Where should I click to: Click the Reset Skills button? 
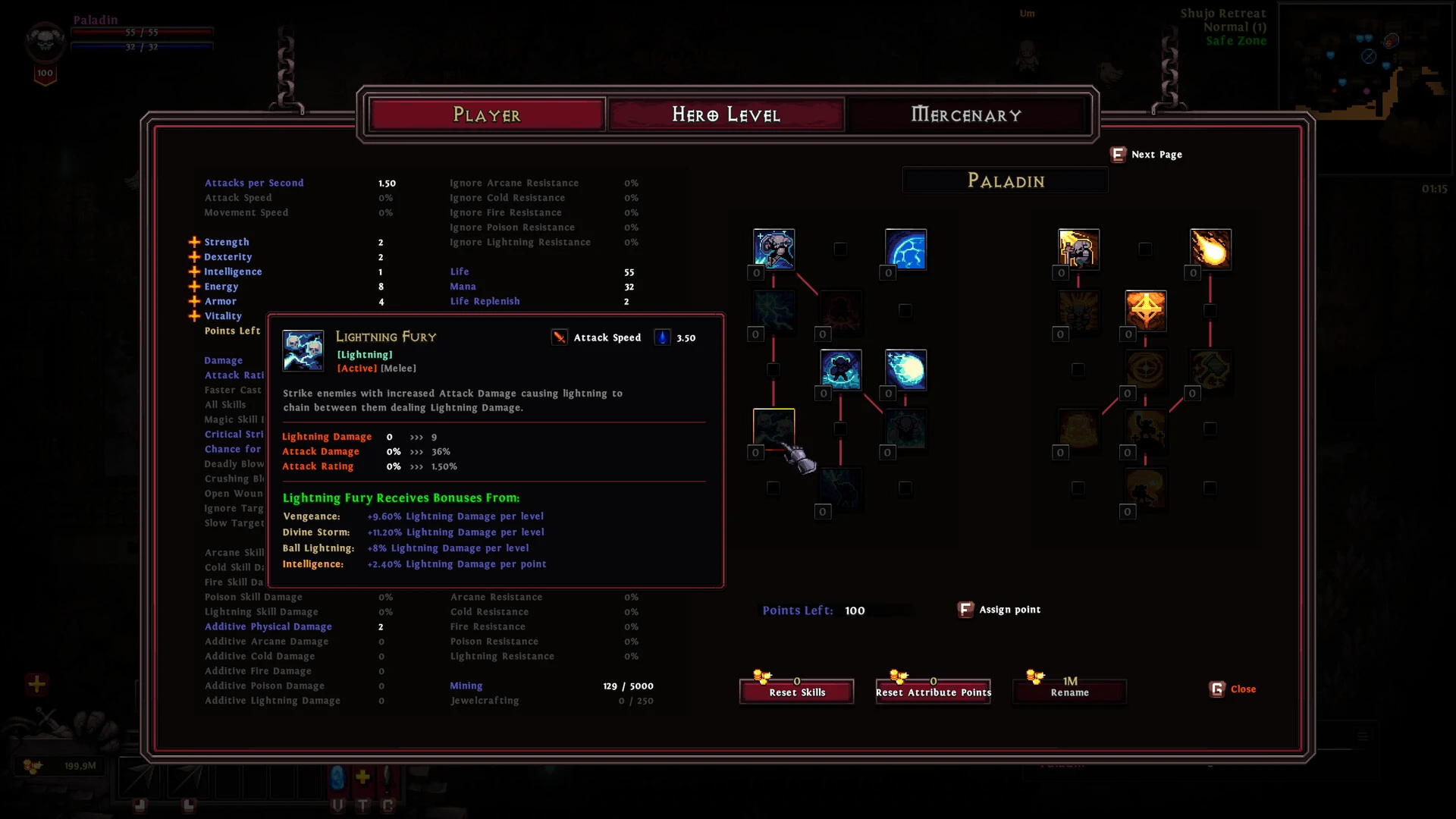[x=796, y=692]
